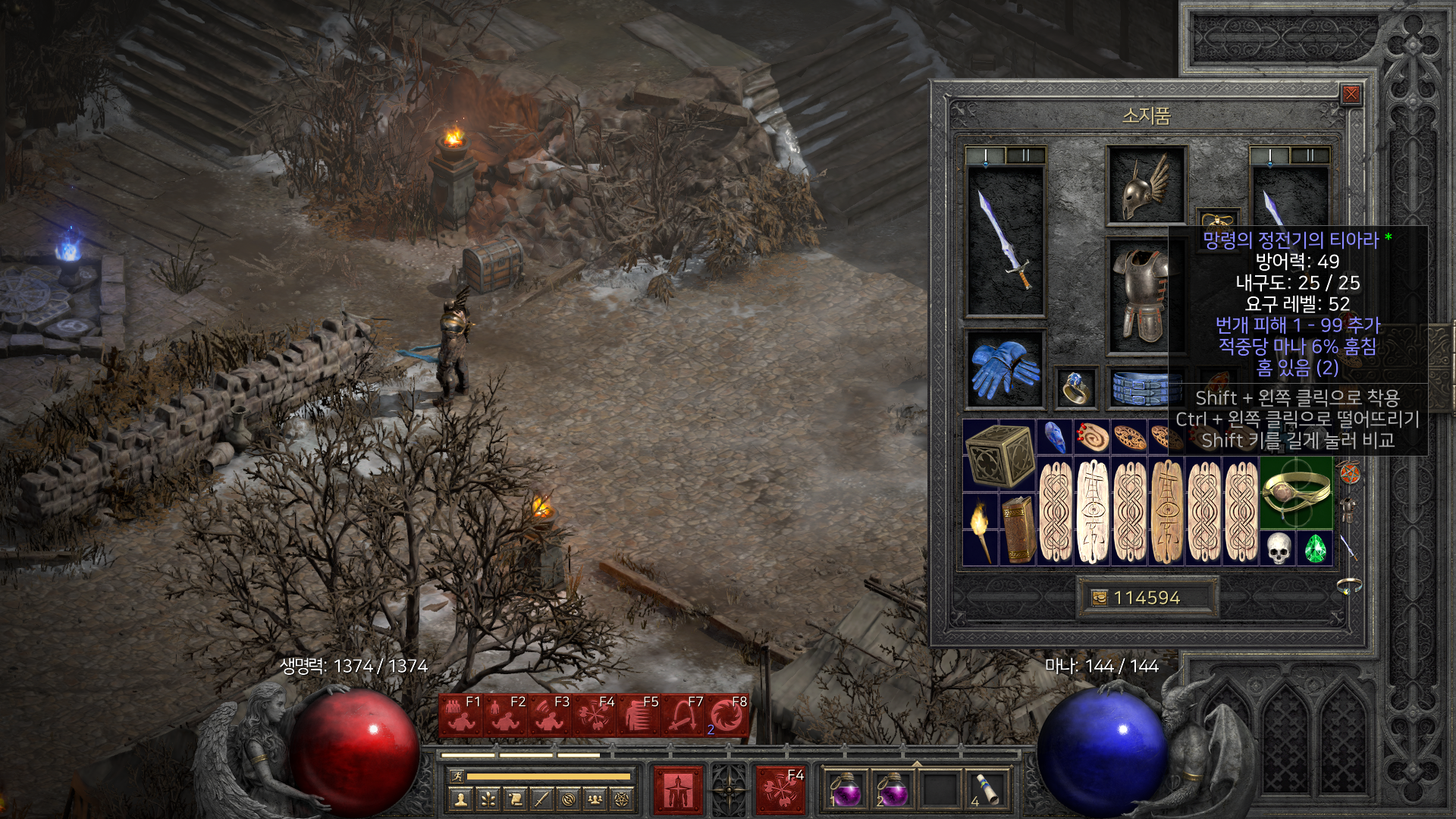The width and height of the screenshot is (1456, 819).
Task: Pick up the torch charm
Action: (981, 529)
